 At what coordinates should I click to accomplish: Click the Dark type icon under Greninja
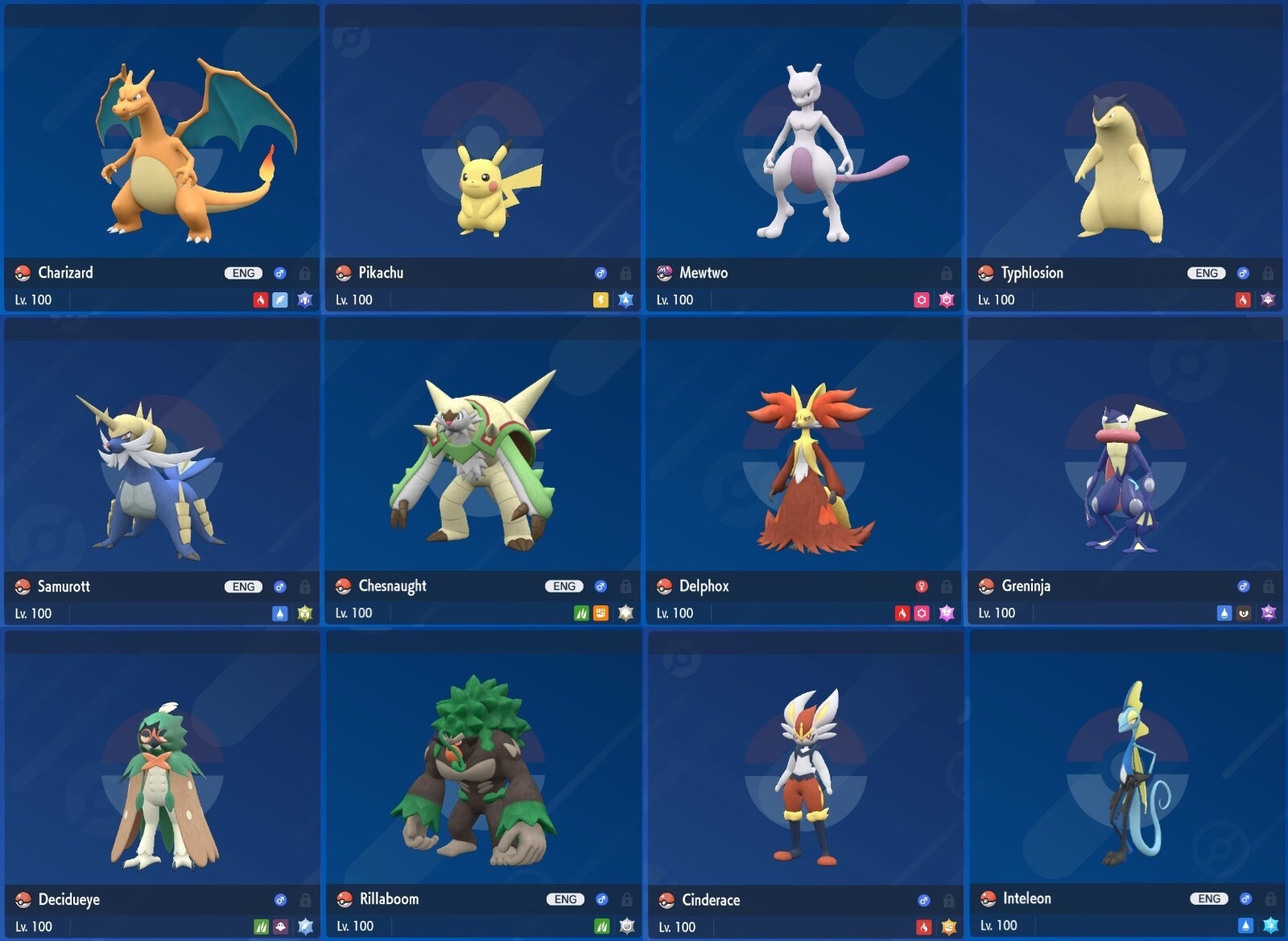click(x=1244, y=613)
